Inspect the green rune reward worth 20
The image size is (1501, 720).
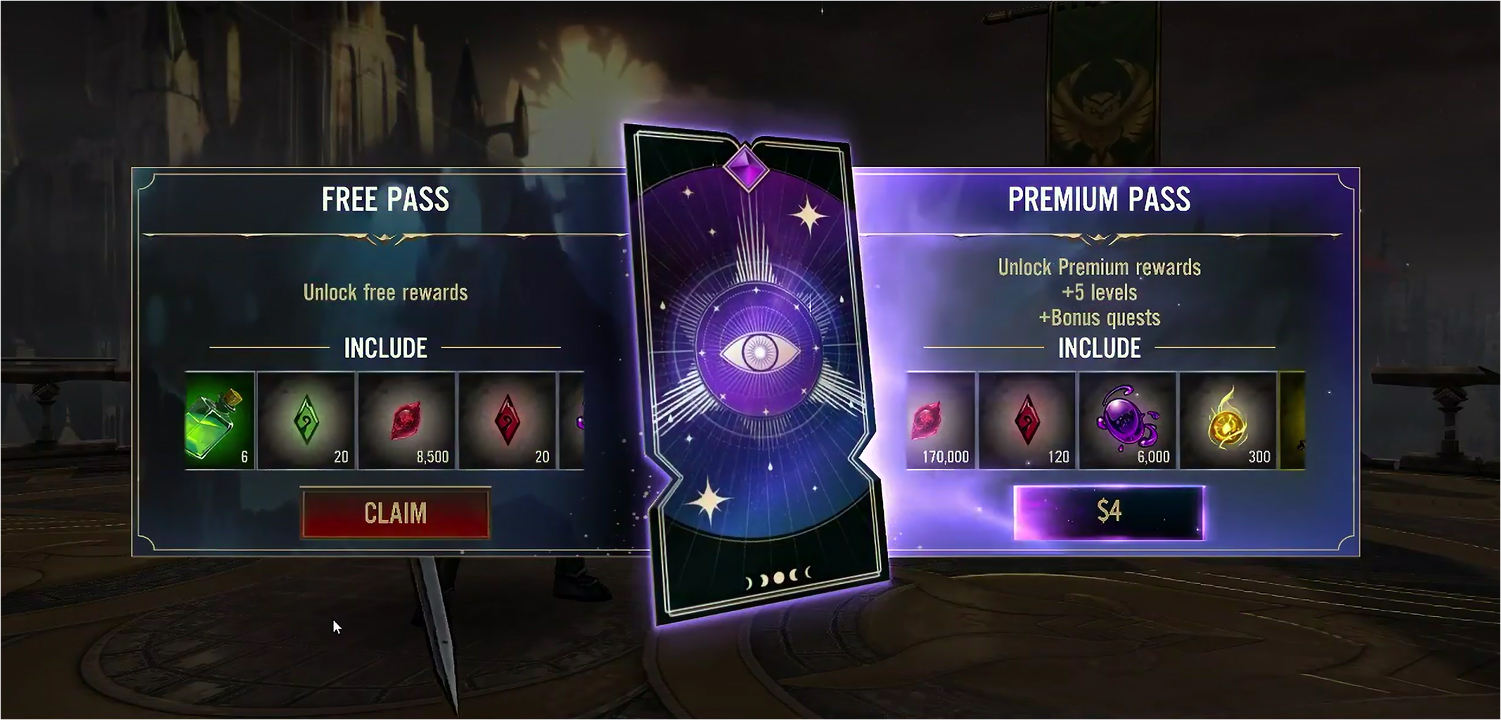(306, 421)
